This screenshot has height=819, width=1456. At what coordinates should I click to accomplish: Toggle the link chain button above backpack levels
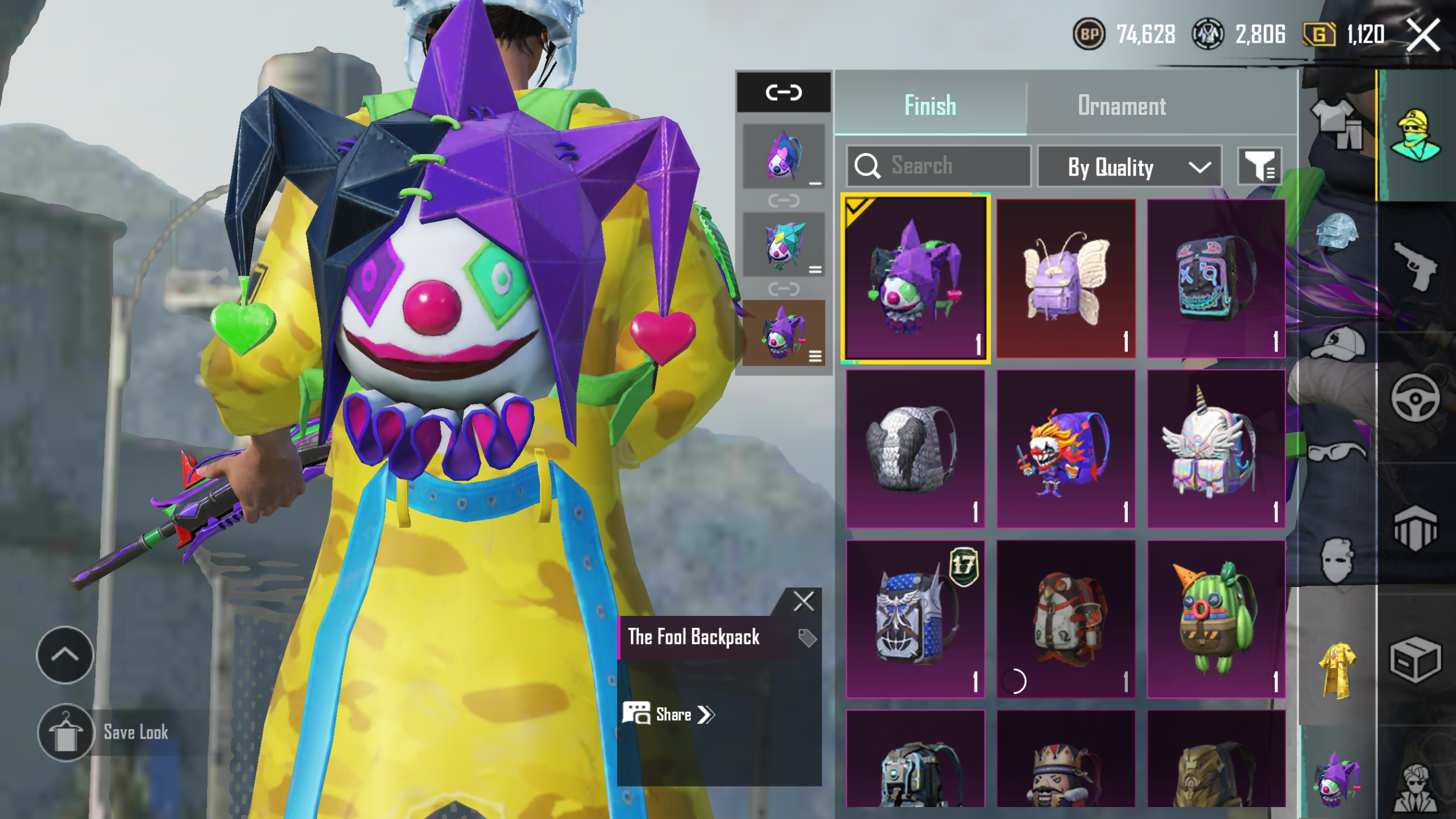coord(784,92)
